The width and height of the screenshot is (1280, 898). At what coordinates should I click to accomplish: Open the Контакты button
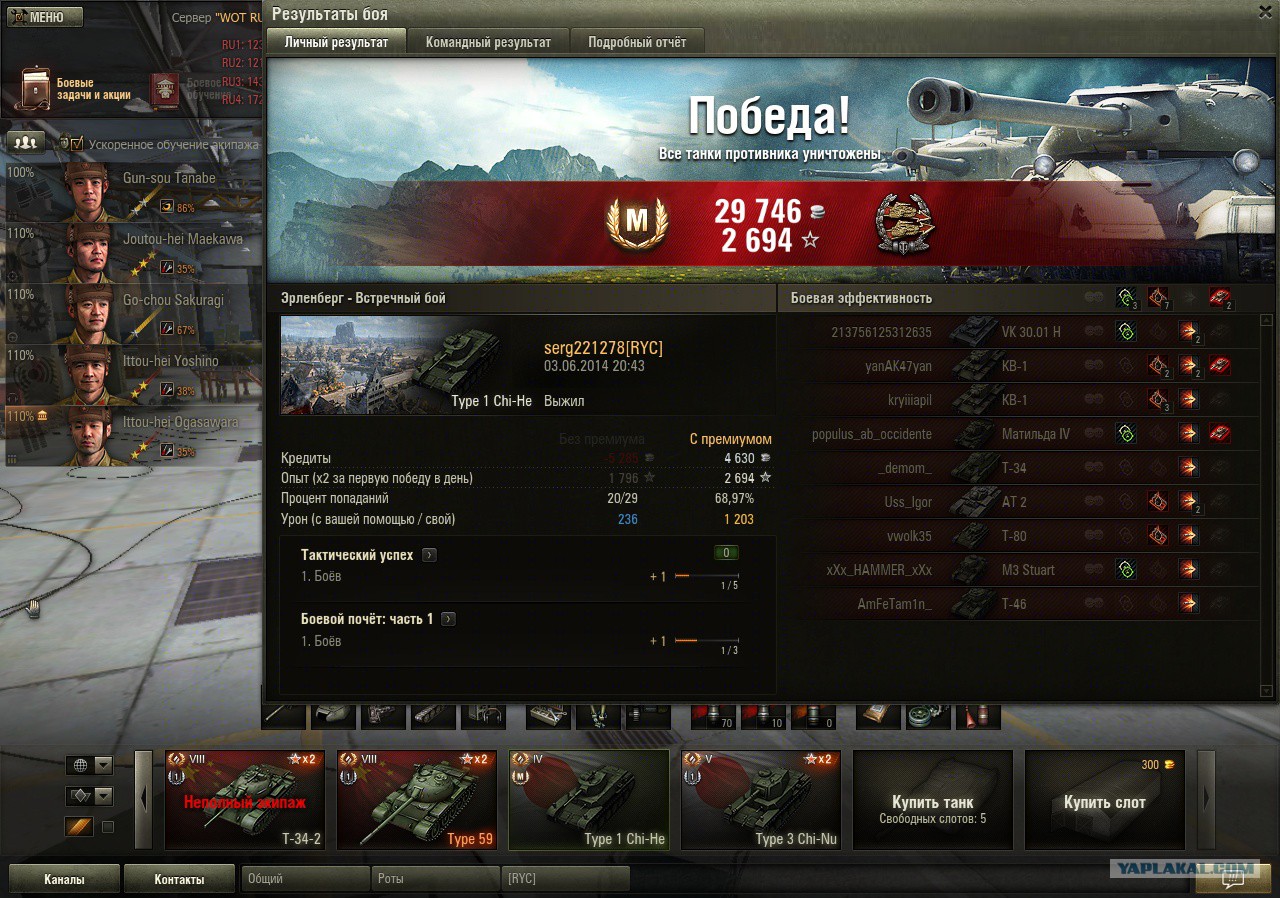point(179,879)
